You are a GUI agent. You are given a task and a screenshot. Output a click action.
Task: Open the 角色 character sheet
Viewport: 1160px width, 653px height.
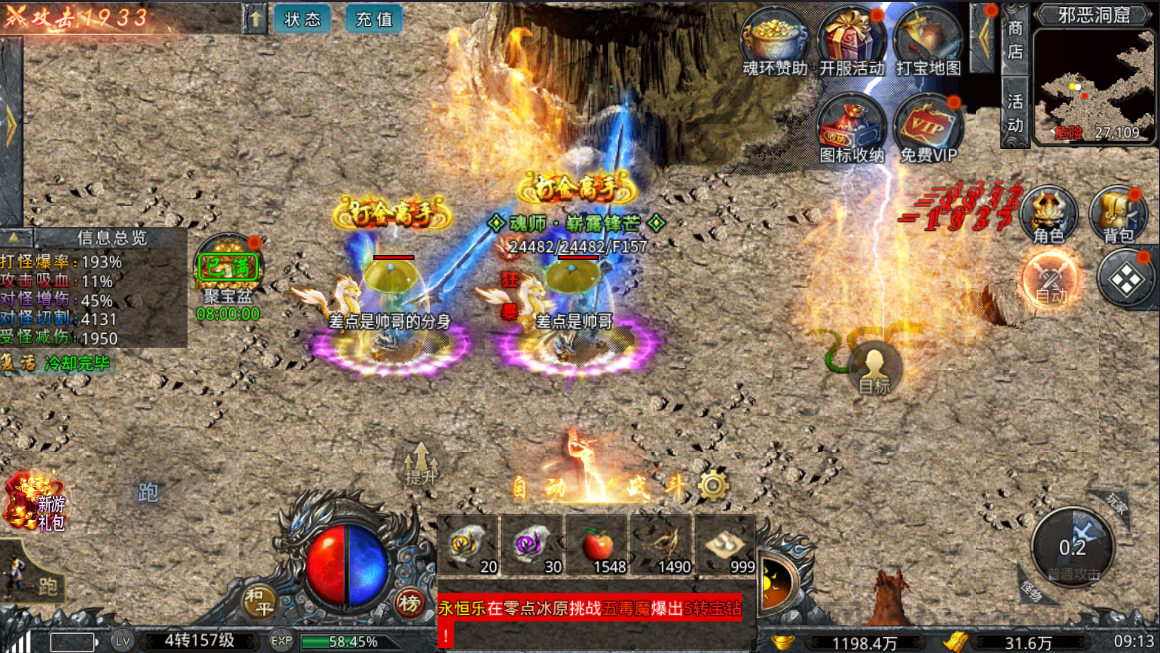coord(1048,213)
